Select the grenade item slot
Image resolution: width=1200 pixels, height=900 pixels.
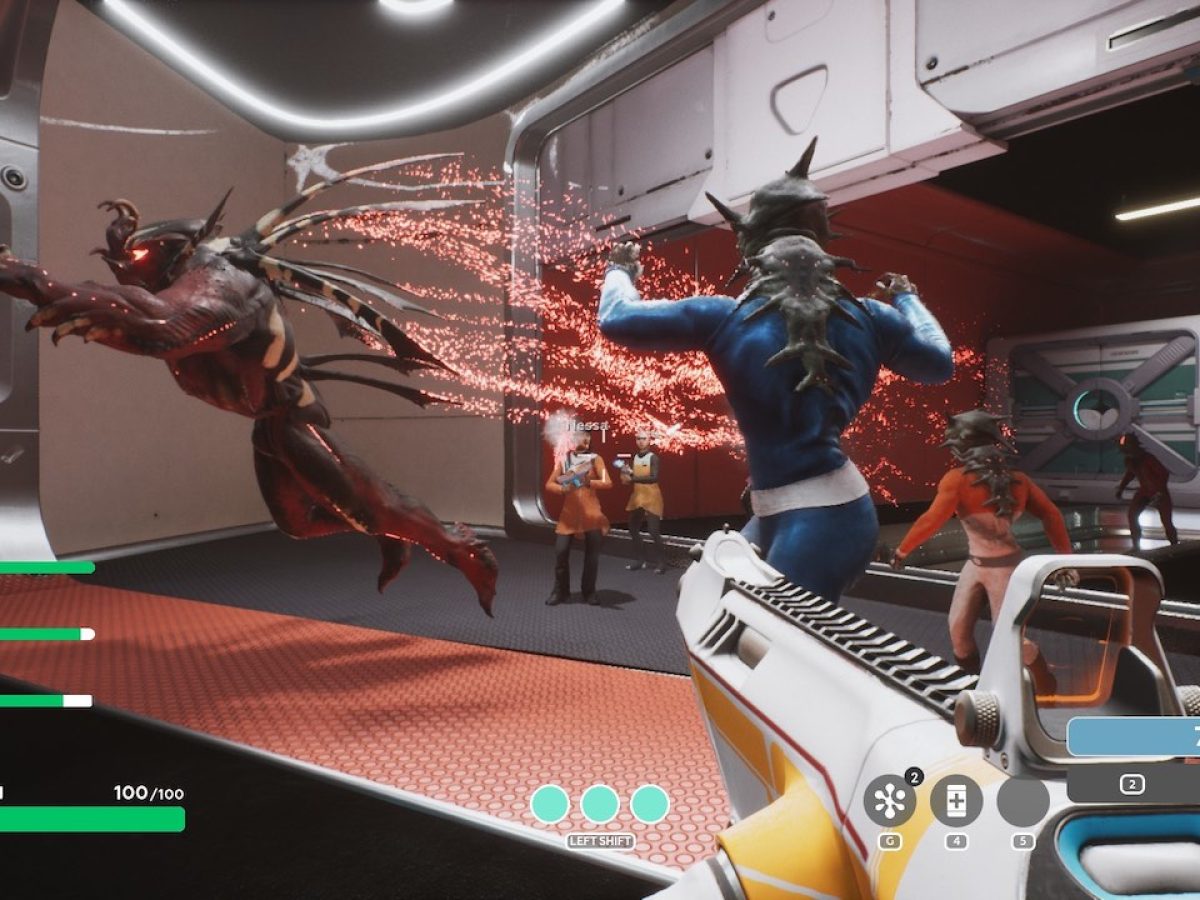point(889,801)
